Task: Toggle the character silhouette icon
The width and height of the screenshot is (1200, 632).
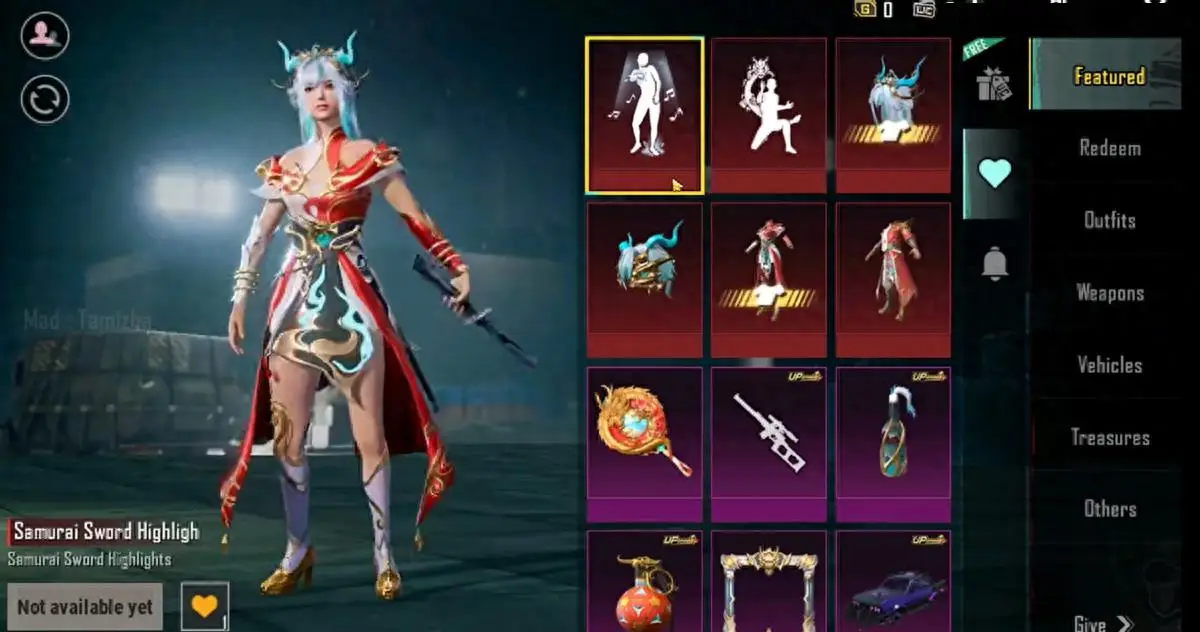Action: point(45,37)
